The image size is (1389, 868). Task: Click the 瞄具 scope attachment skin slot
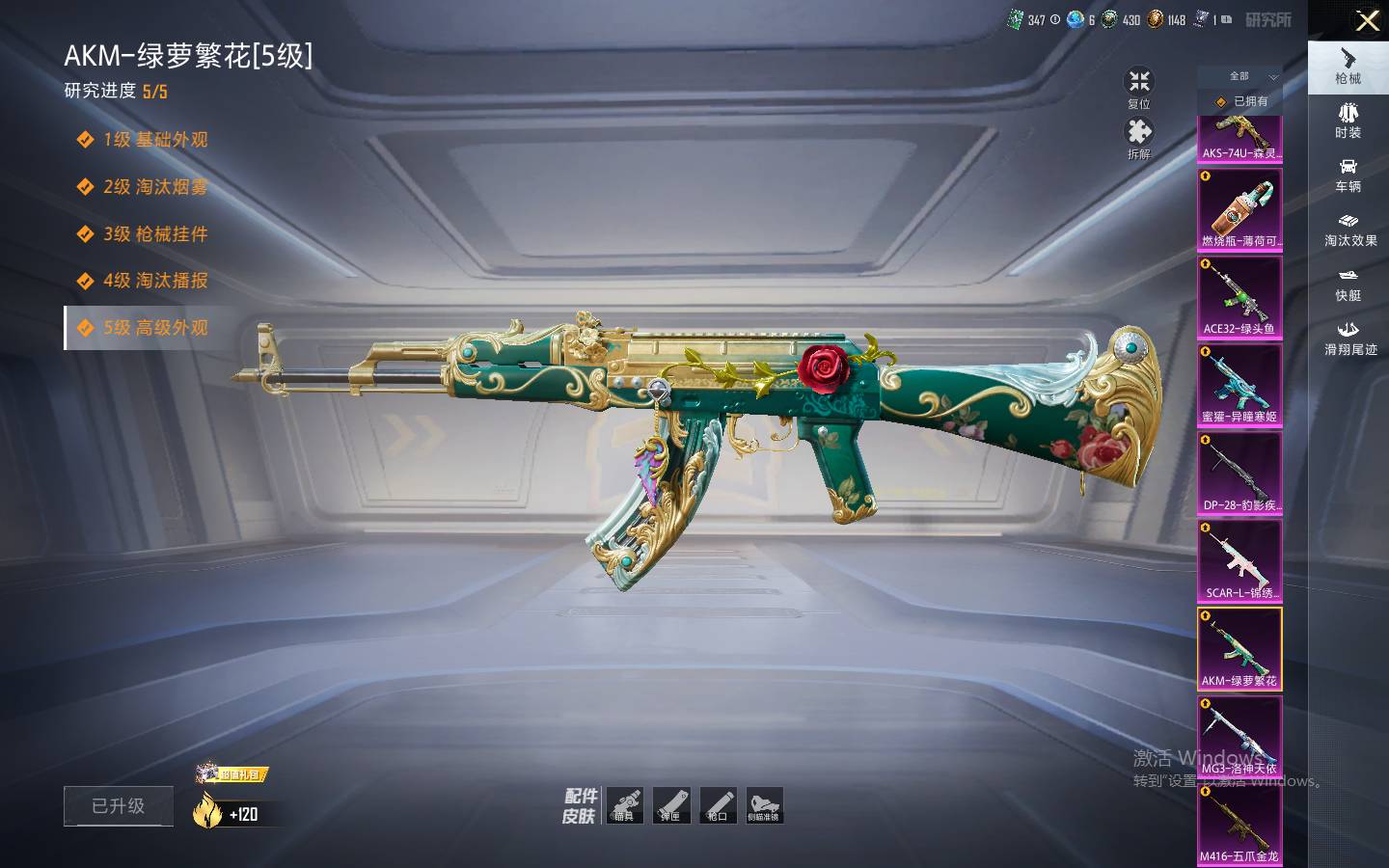[625, 805]
